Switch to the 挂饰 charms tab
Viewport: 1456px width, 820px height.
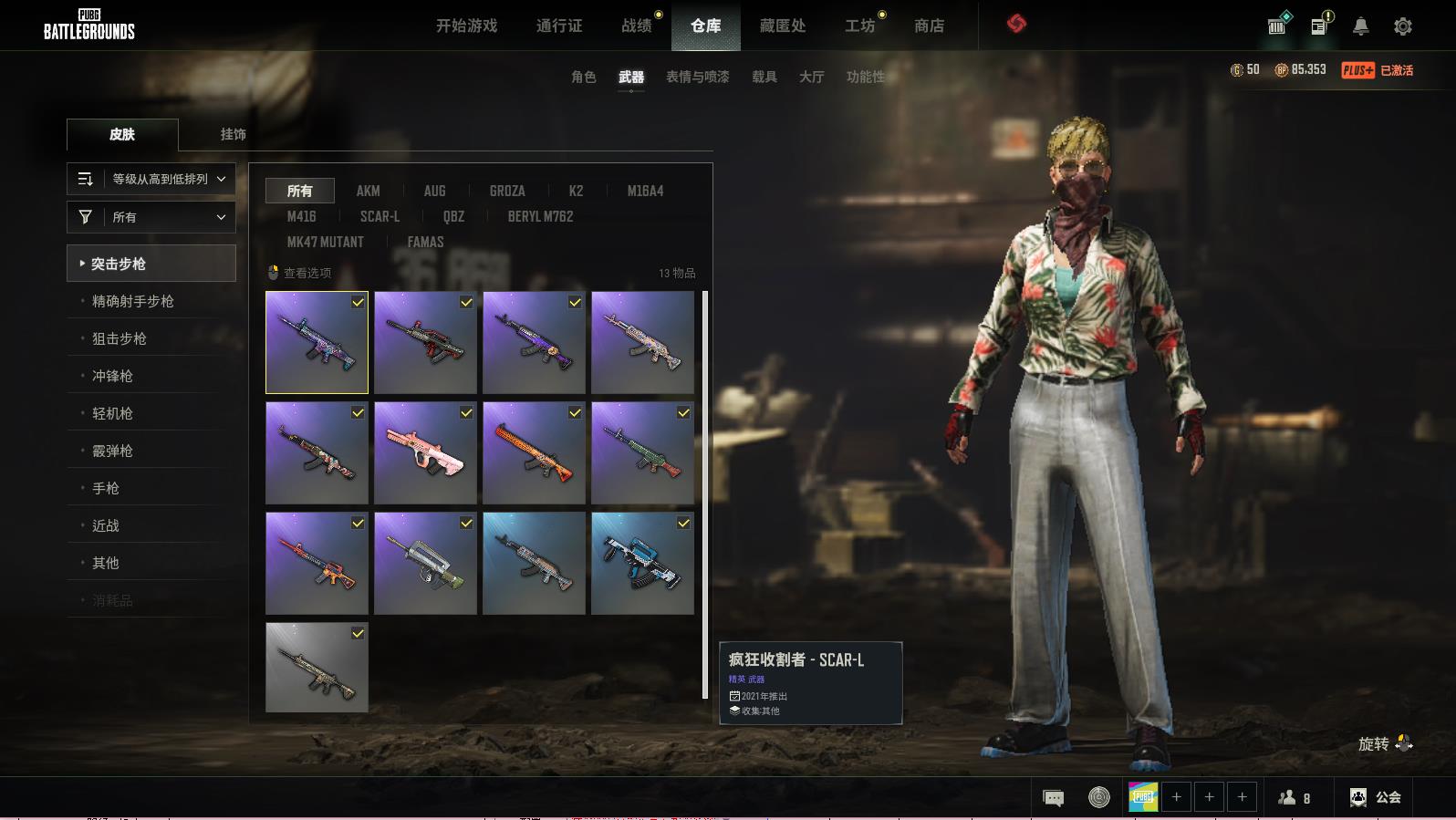[x=233, y=134]
